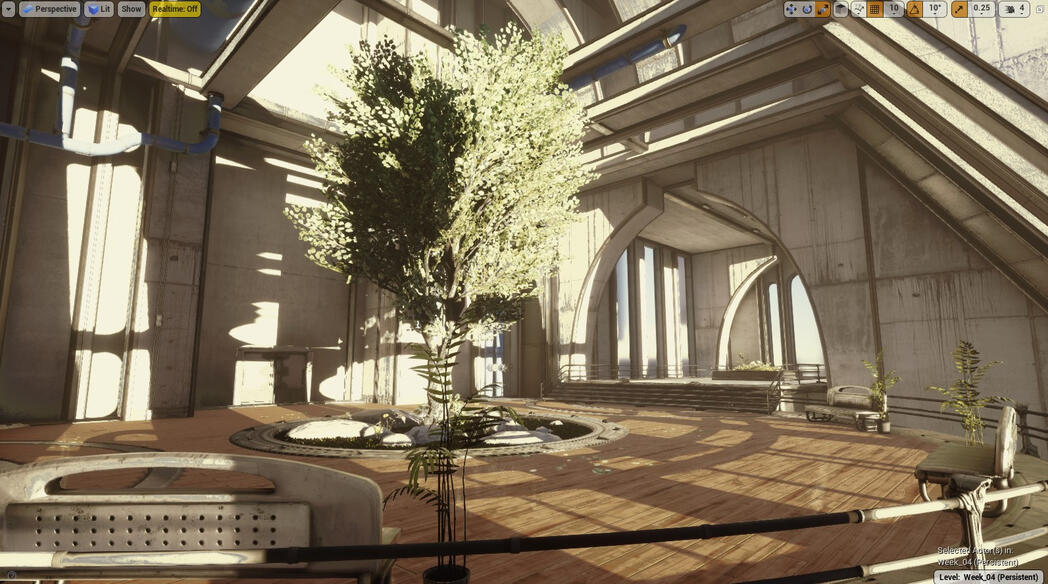Open the Show flags menu
Viewport: 1048px width, 584px height.
click(131, 9)
